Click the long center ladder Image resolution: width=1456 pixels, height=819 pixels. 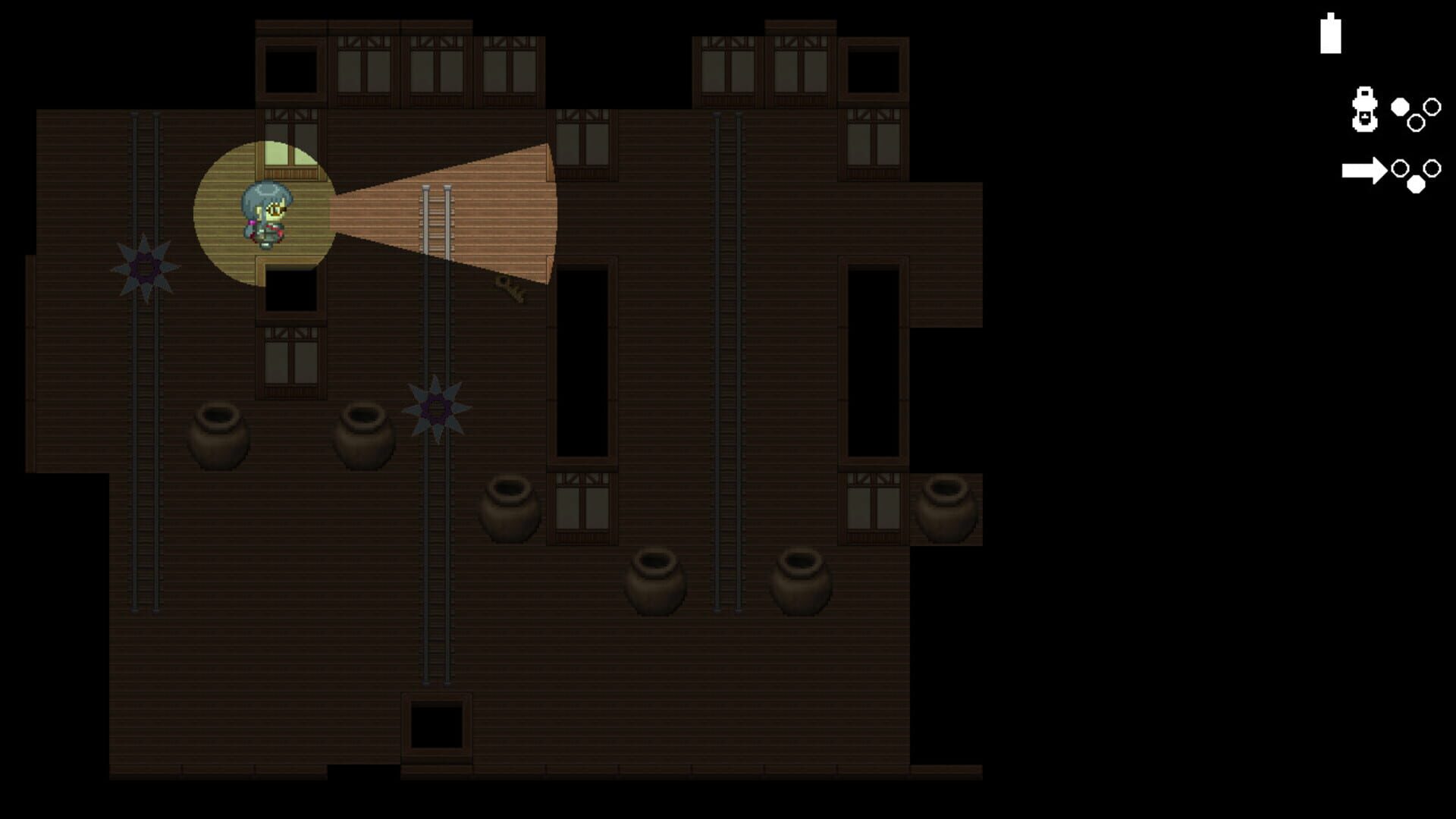[x=436, y=531]
